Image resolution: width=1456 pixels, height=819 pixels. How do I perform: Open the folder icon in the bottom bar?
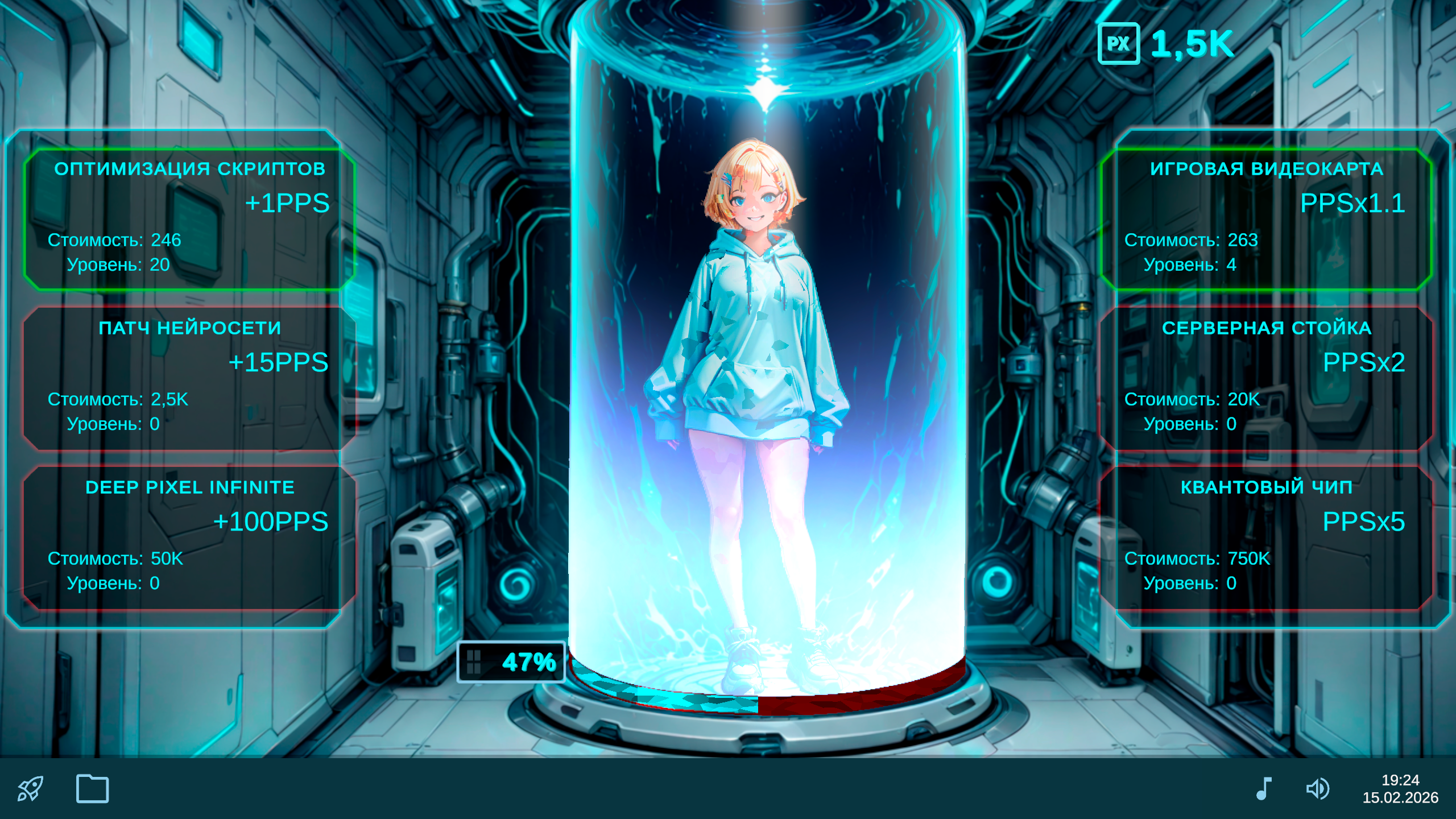pos(93,788)
